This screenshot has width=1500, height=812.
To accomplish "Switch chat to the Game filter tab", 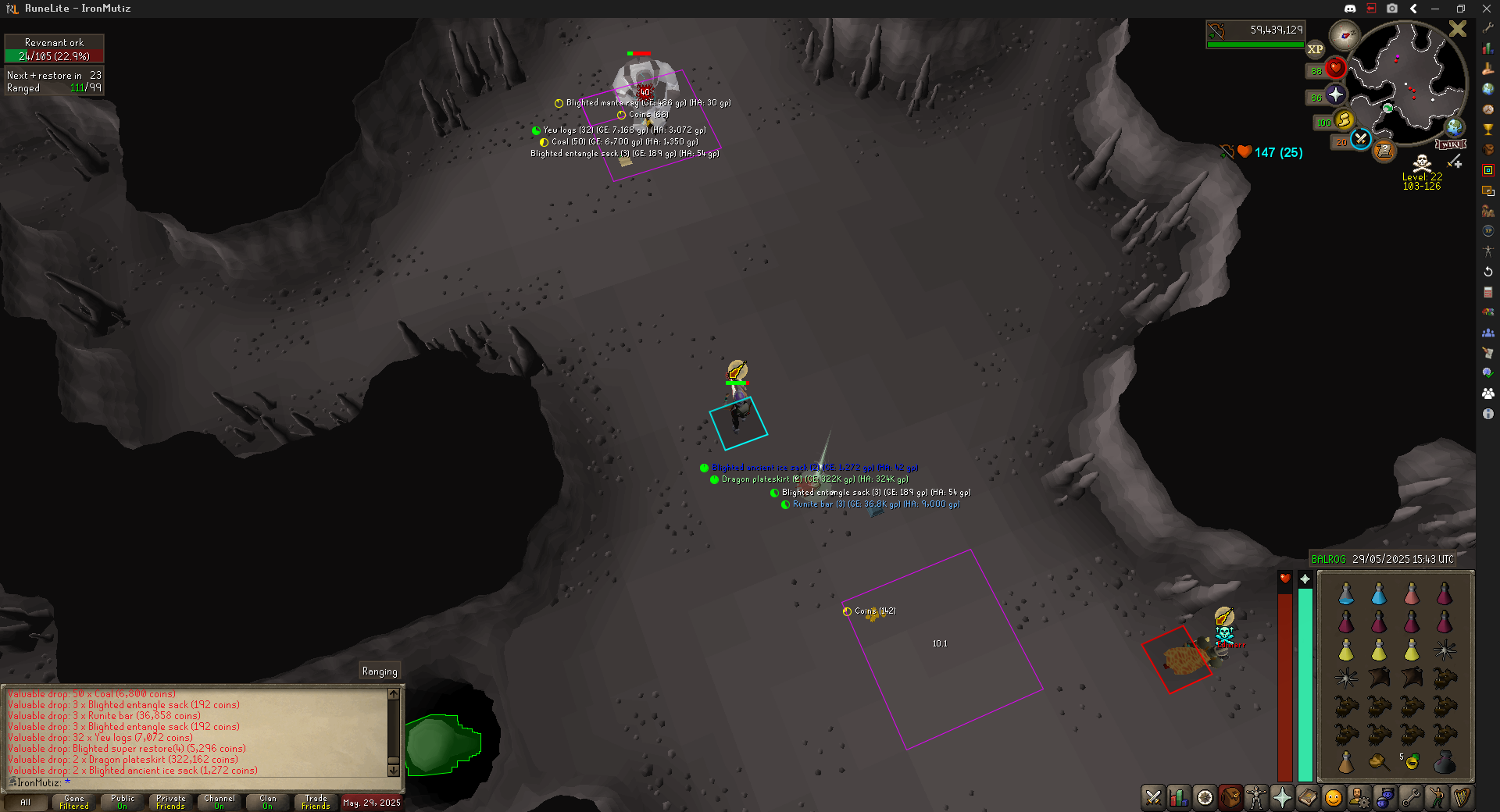I will tap(74, 802).
